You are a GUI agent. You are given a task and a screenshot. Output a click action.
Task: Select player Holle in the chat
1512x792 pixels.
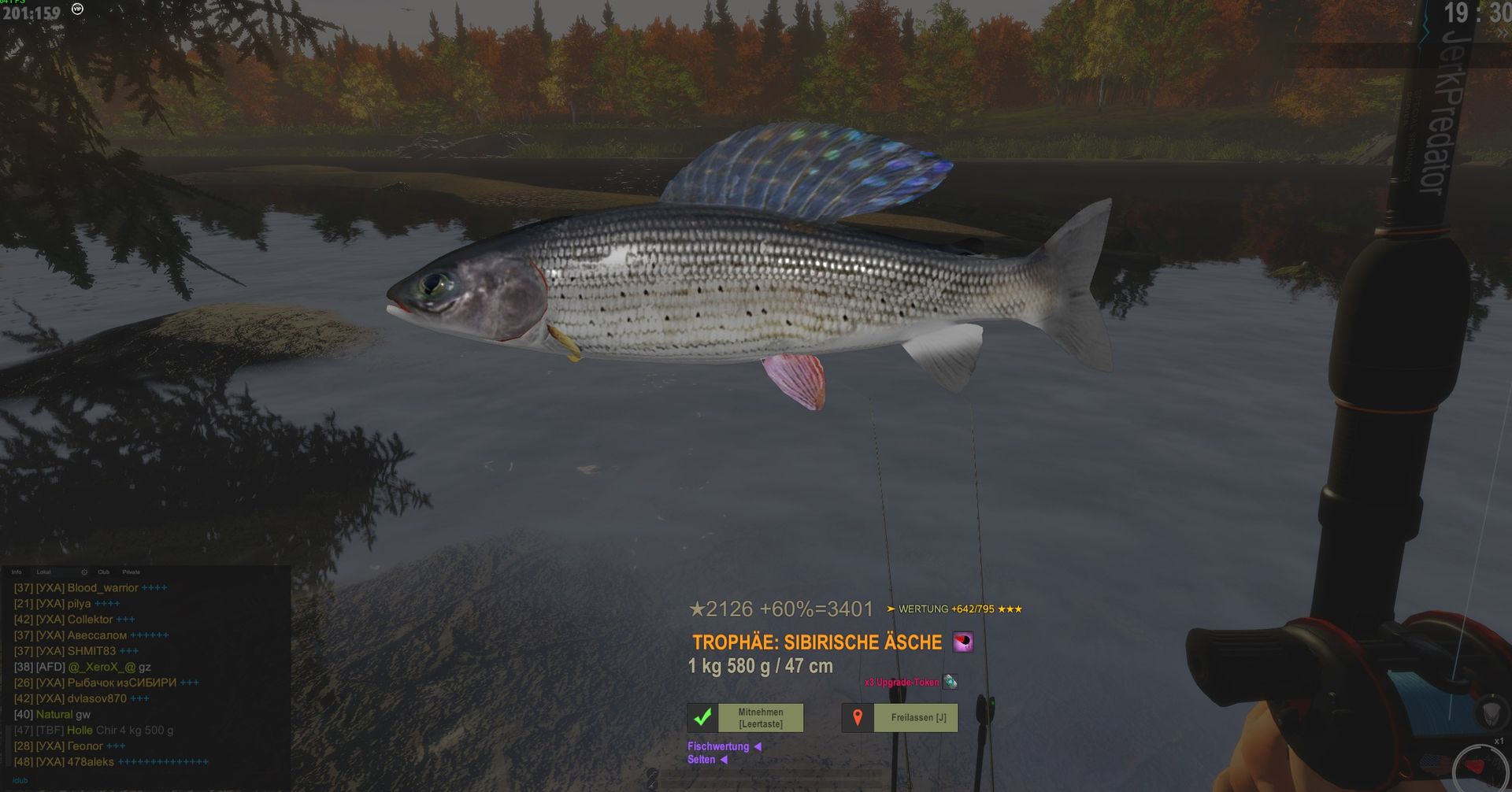click(x=80, y=731)
